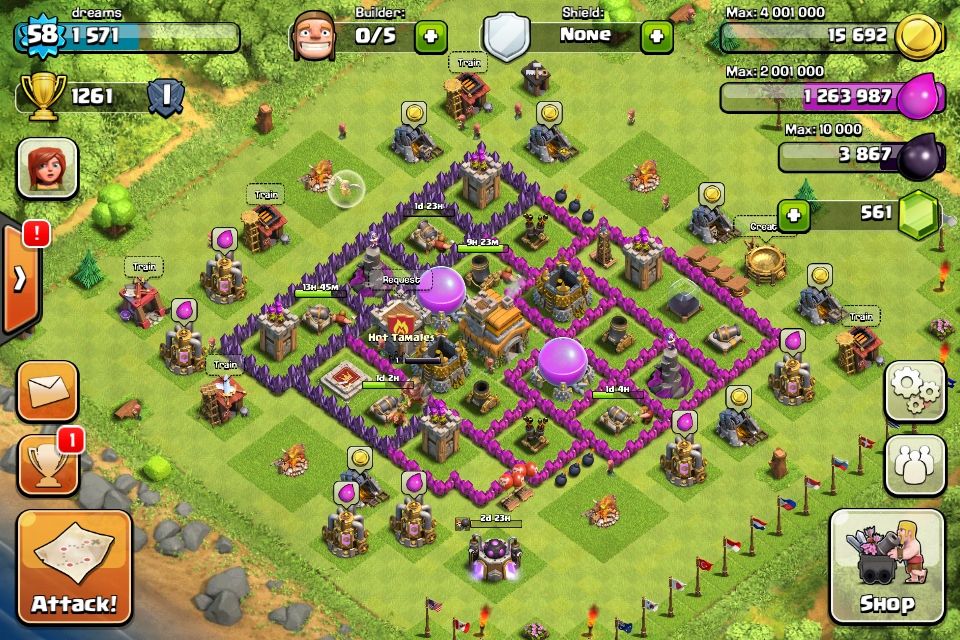960x640 pixels.
Task: Open the level 58 player profile badge
Action: tap(40, 37)
